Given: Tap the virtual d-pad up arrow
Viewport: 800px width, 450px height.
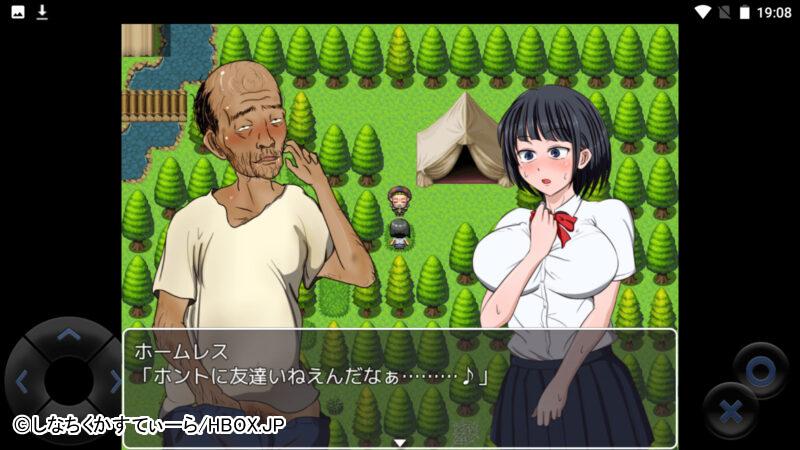Looking at the screenshot, I should click(68, 336).
